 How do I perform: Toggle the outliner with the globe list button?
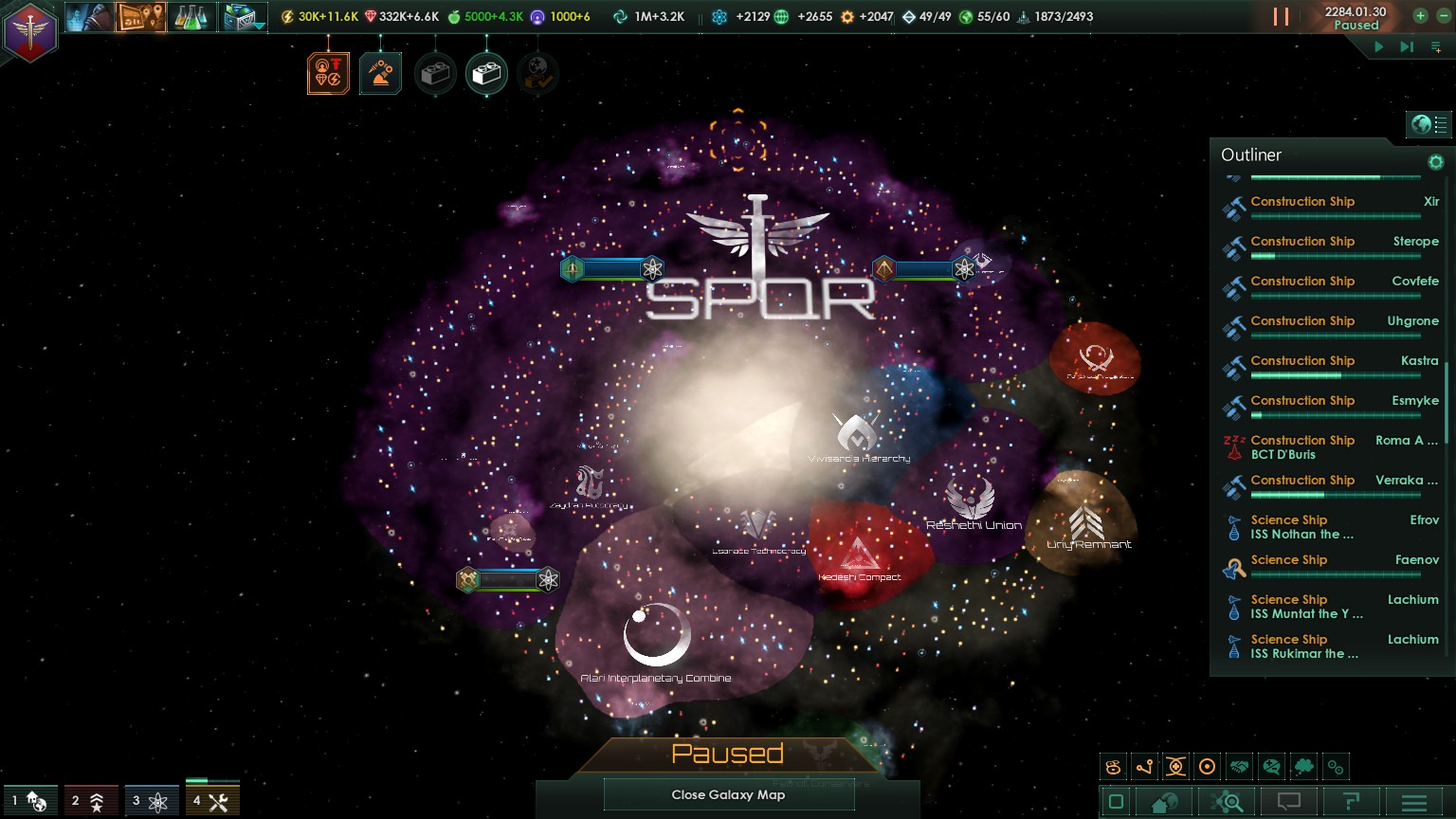[1429, 124]
